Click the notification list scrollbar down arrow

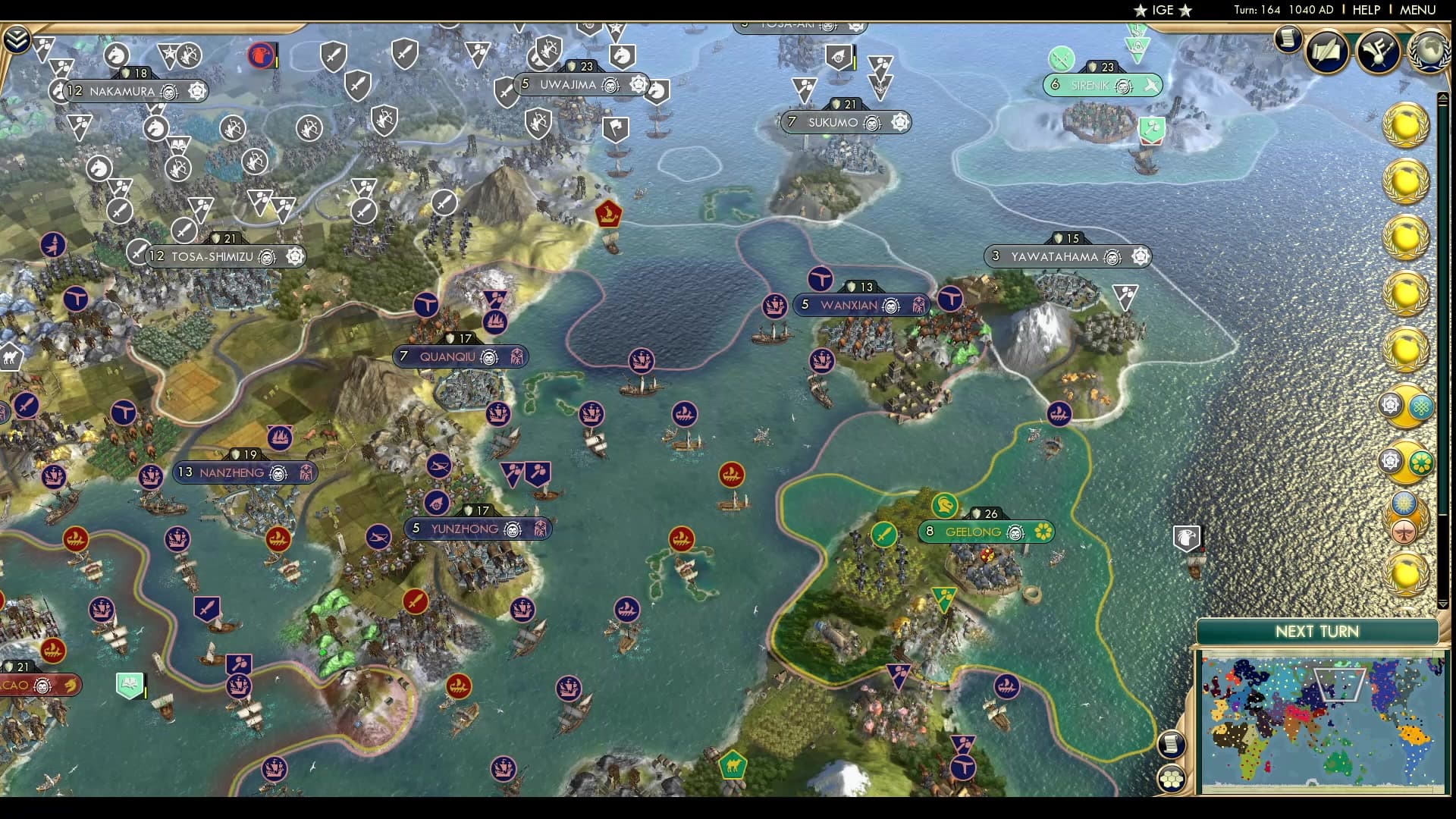pos(1442,603)
